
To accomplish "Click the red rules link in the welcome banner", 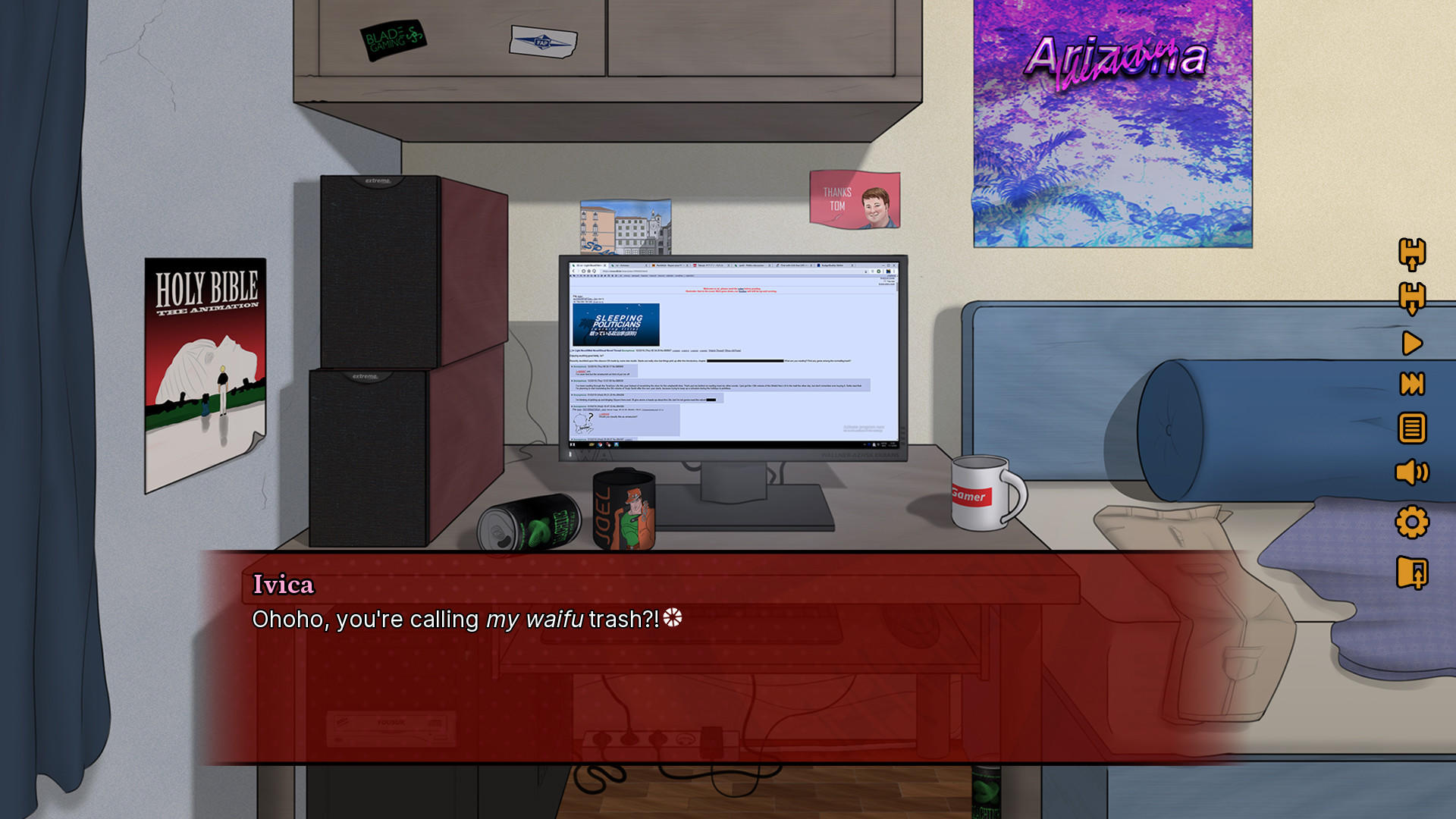I will [x=741, y=289].
